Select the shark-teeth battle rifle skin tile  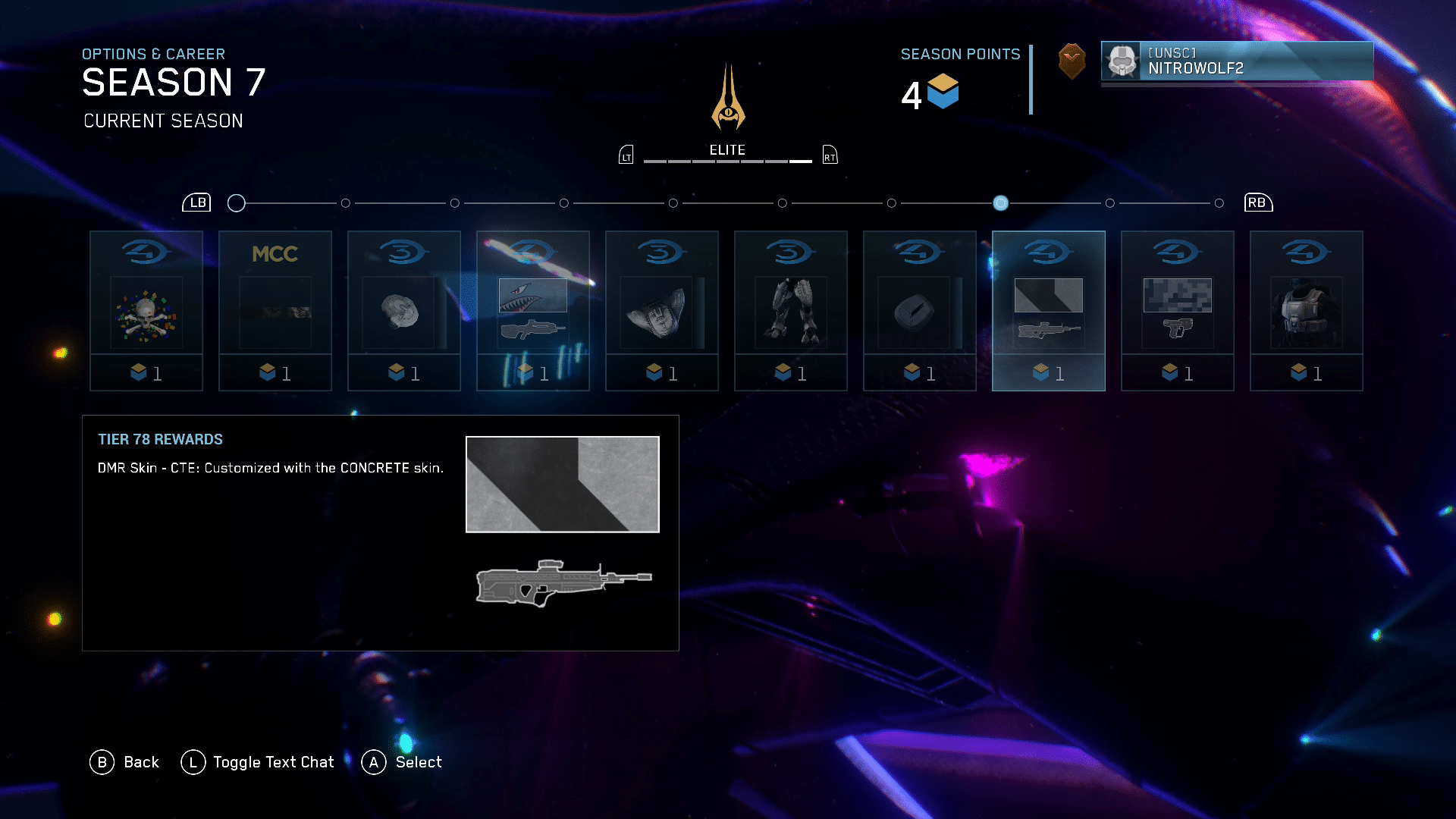[x=533, y=311]
